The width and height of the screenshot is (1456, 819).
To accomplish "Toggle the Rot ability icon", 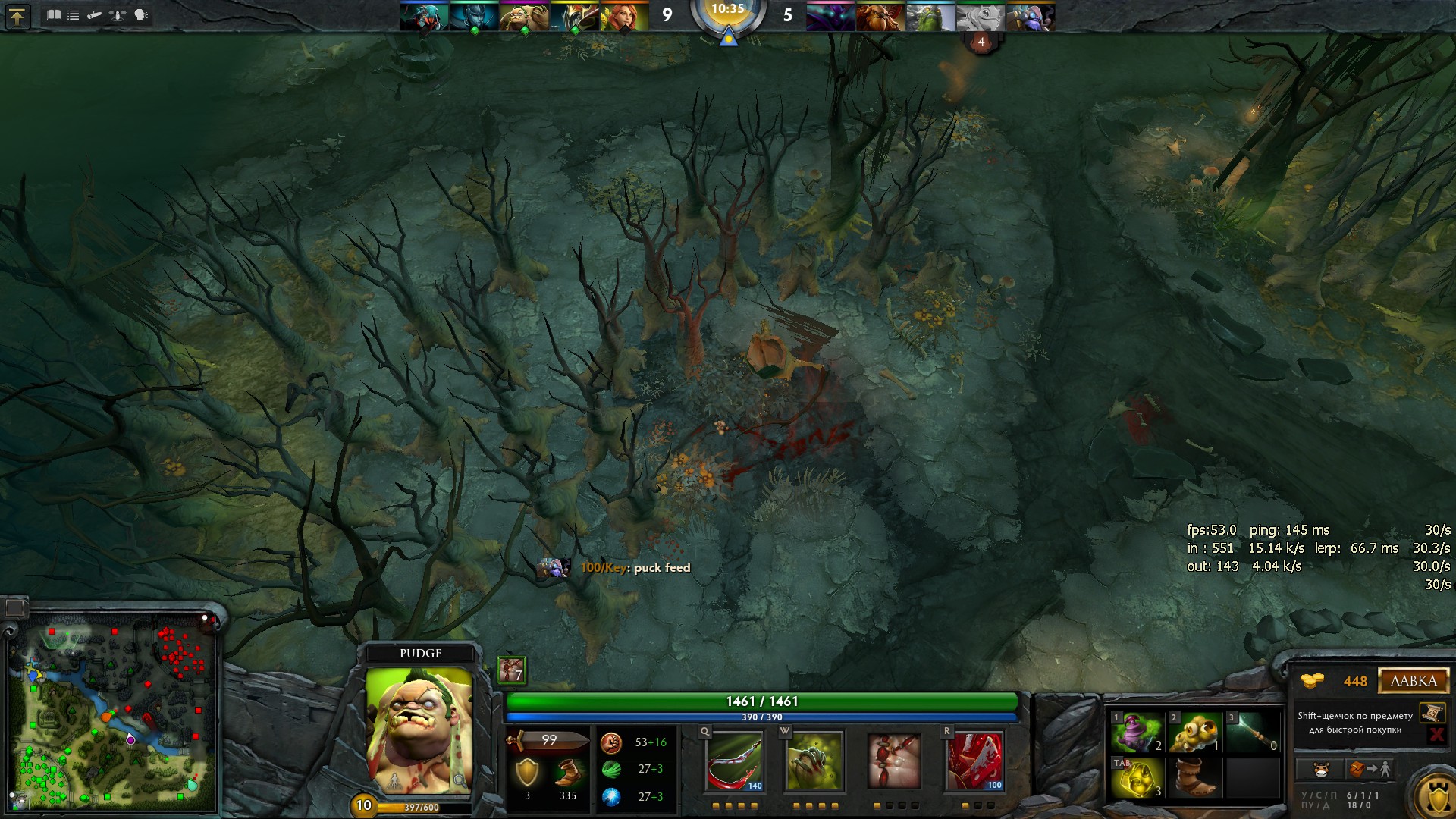I will [814, 761].
